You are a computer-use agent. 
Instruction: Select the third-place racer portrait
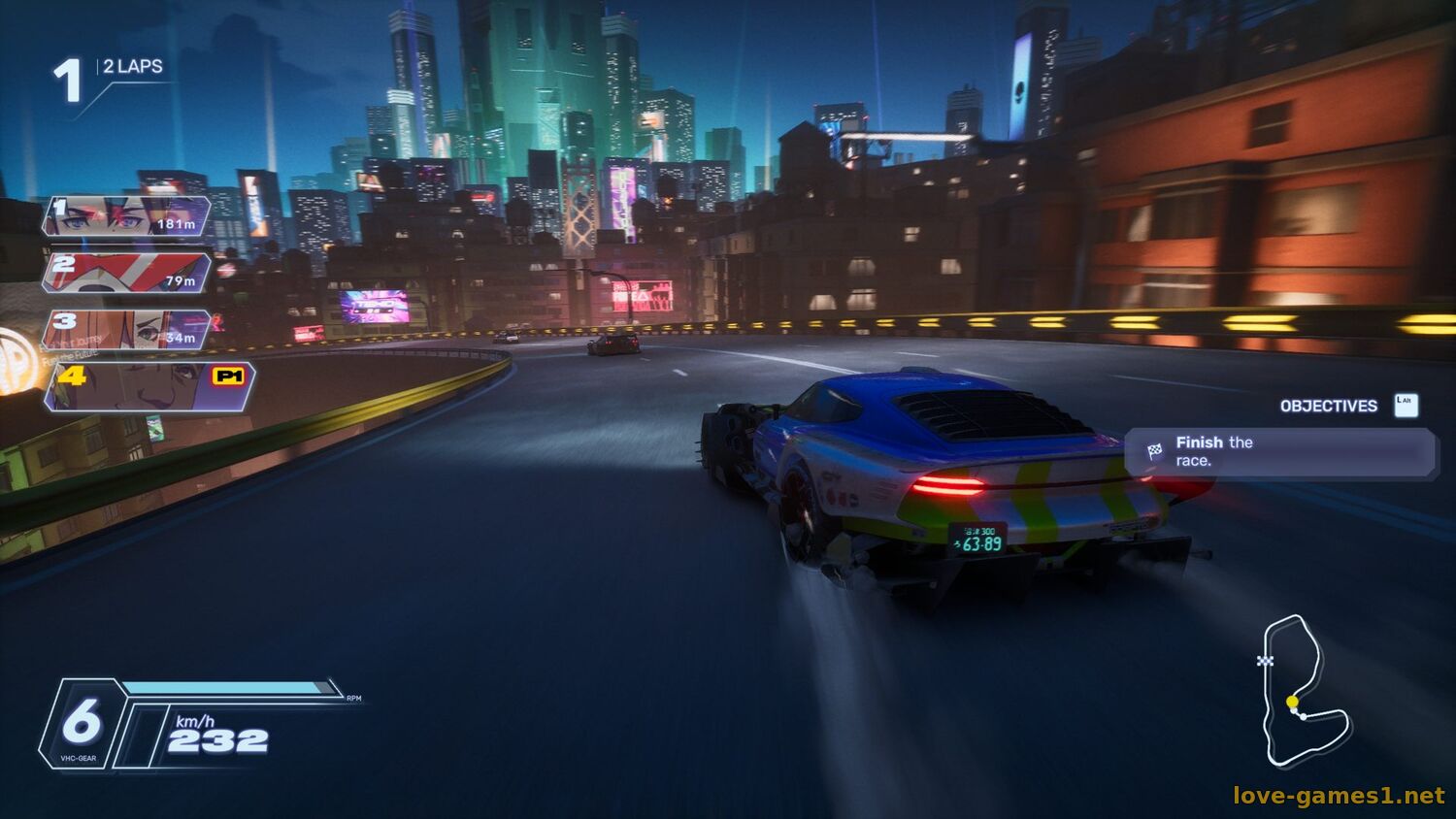coord(126,330)
